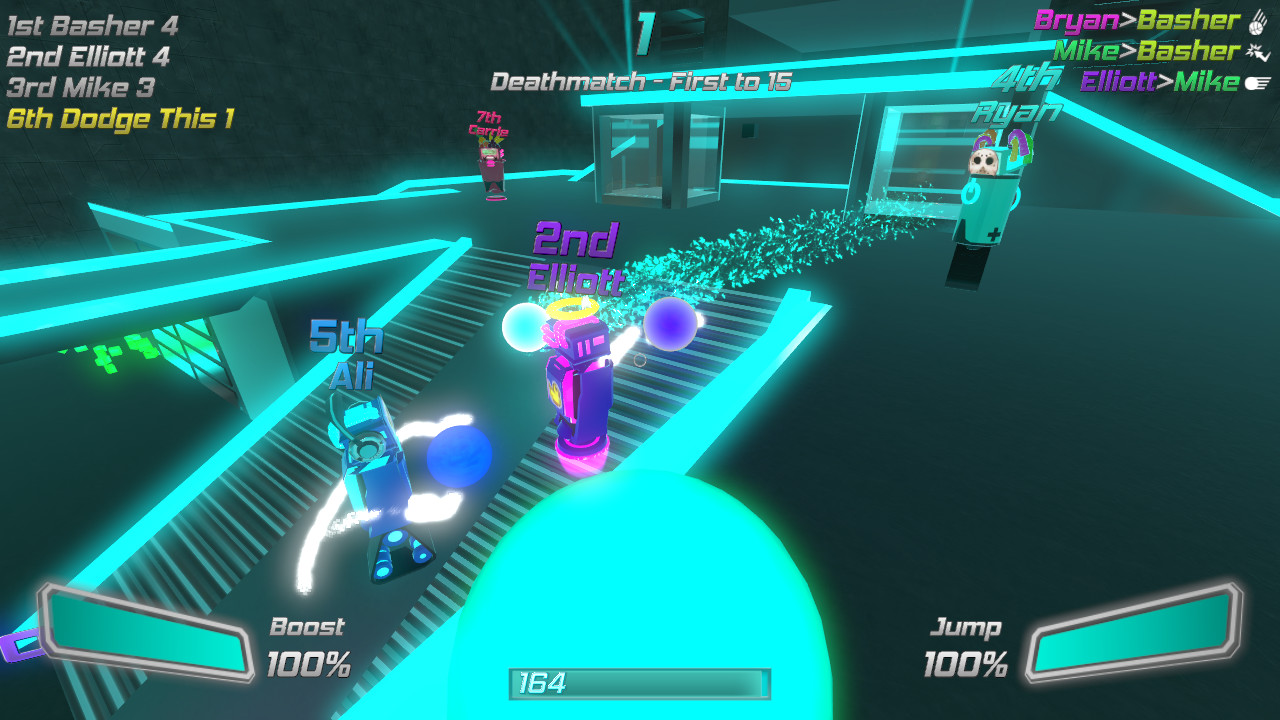The image size is (1280, 720).
Task: Click the 164 charge bar at bottom
Action: [x=640, y=687]
